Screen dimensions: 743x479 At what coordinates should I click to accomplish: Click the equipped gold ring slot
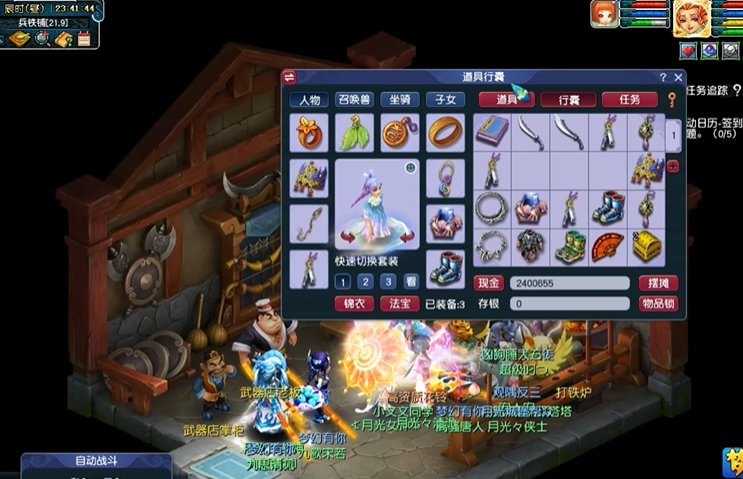445,132
